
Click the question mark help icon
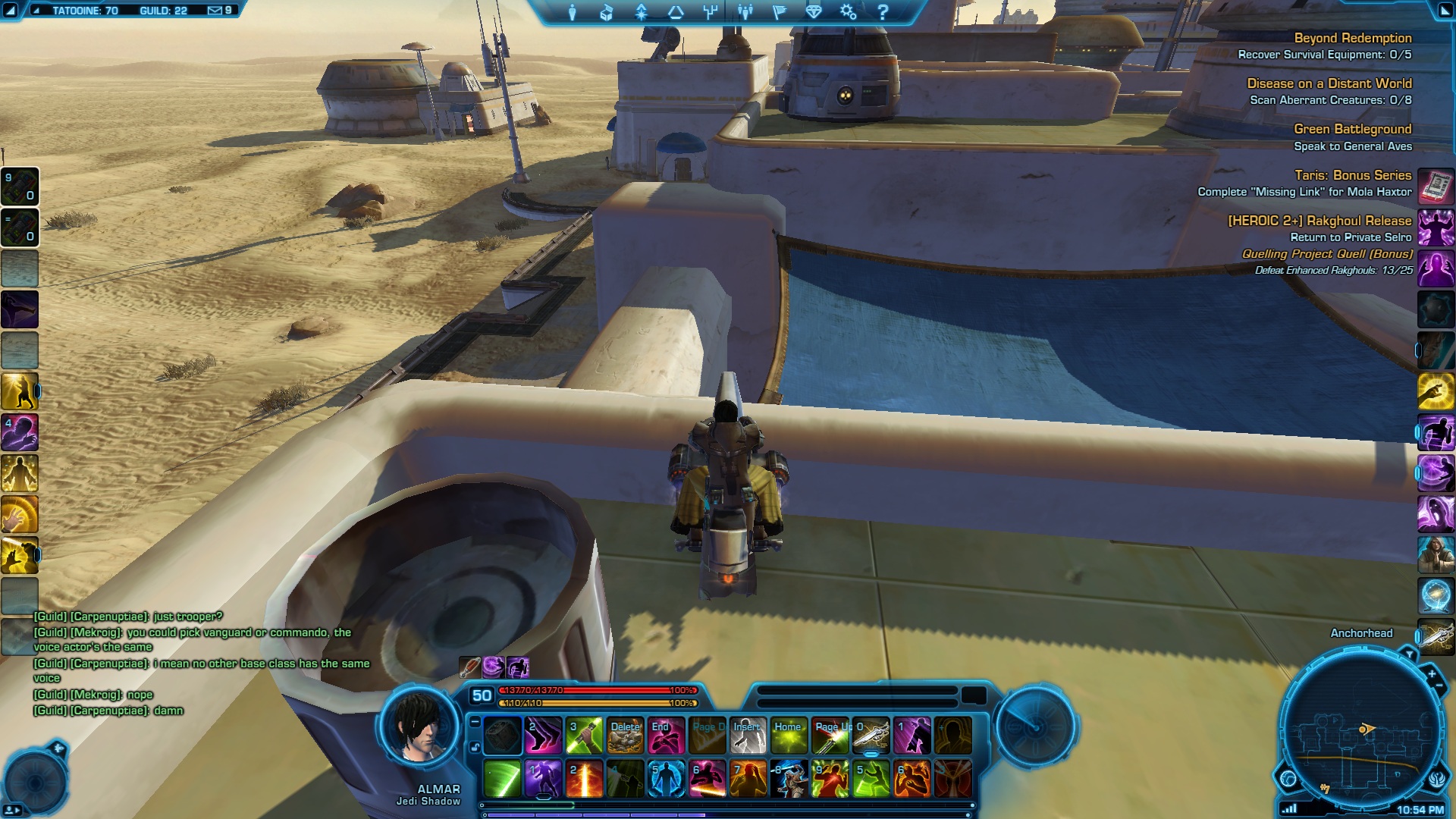(882, 12)
